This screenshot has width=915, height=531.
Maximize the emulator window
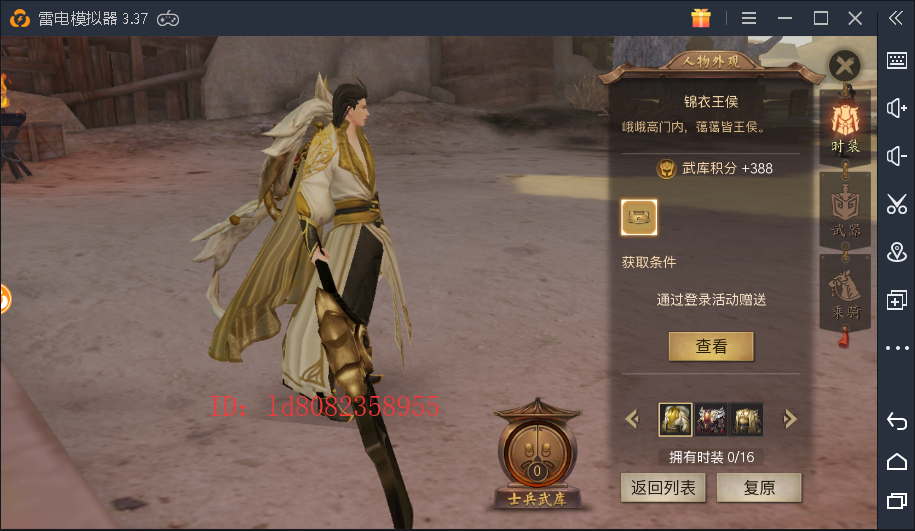pyautogui.click(x=820, y=18)
